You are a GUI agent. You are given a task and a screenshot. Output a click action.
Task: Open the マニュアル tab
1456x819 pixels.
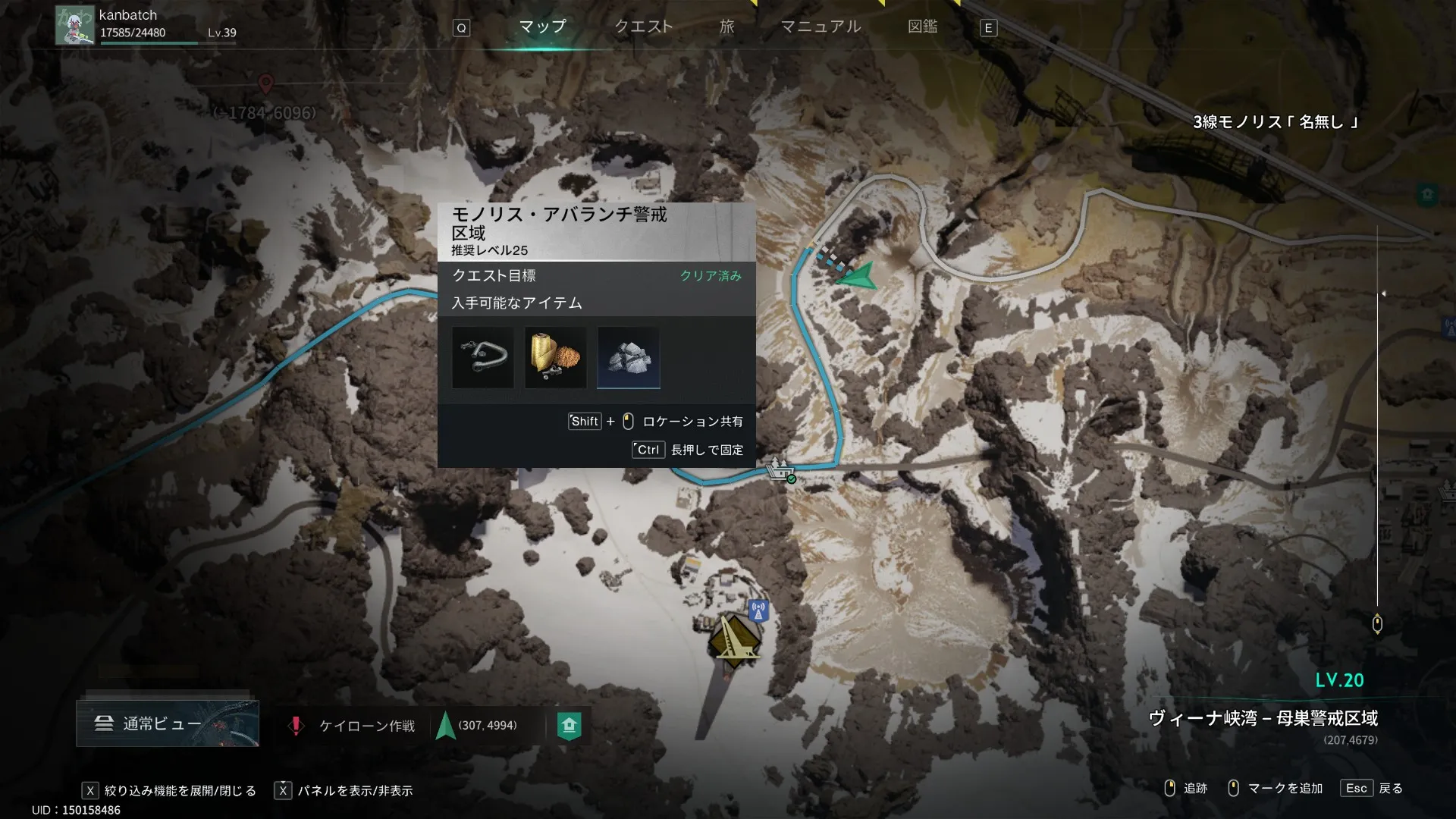(x=821, y=27)
